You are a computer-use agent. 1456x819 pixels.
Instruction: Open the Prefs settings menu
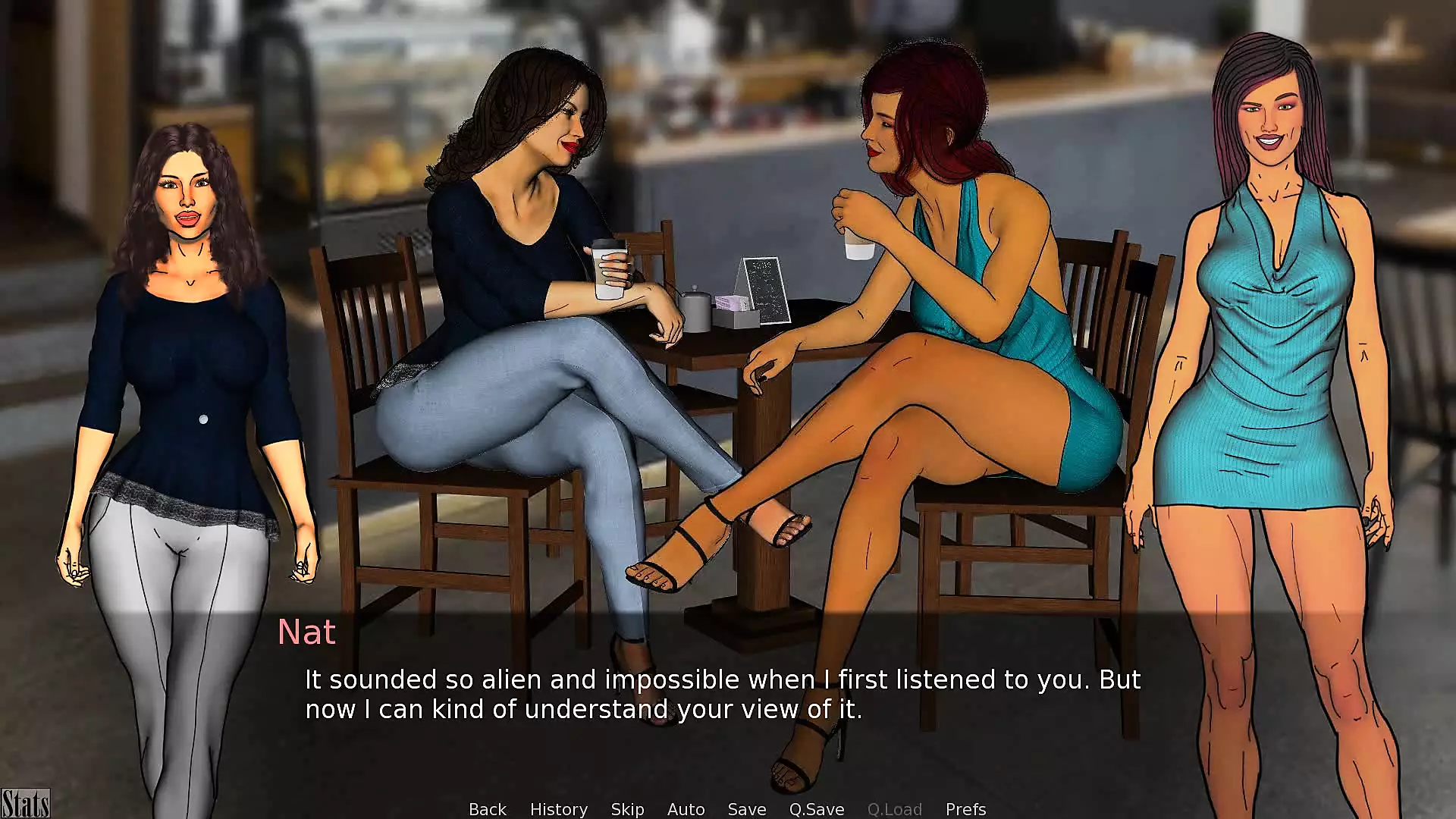point(965,809)
